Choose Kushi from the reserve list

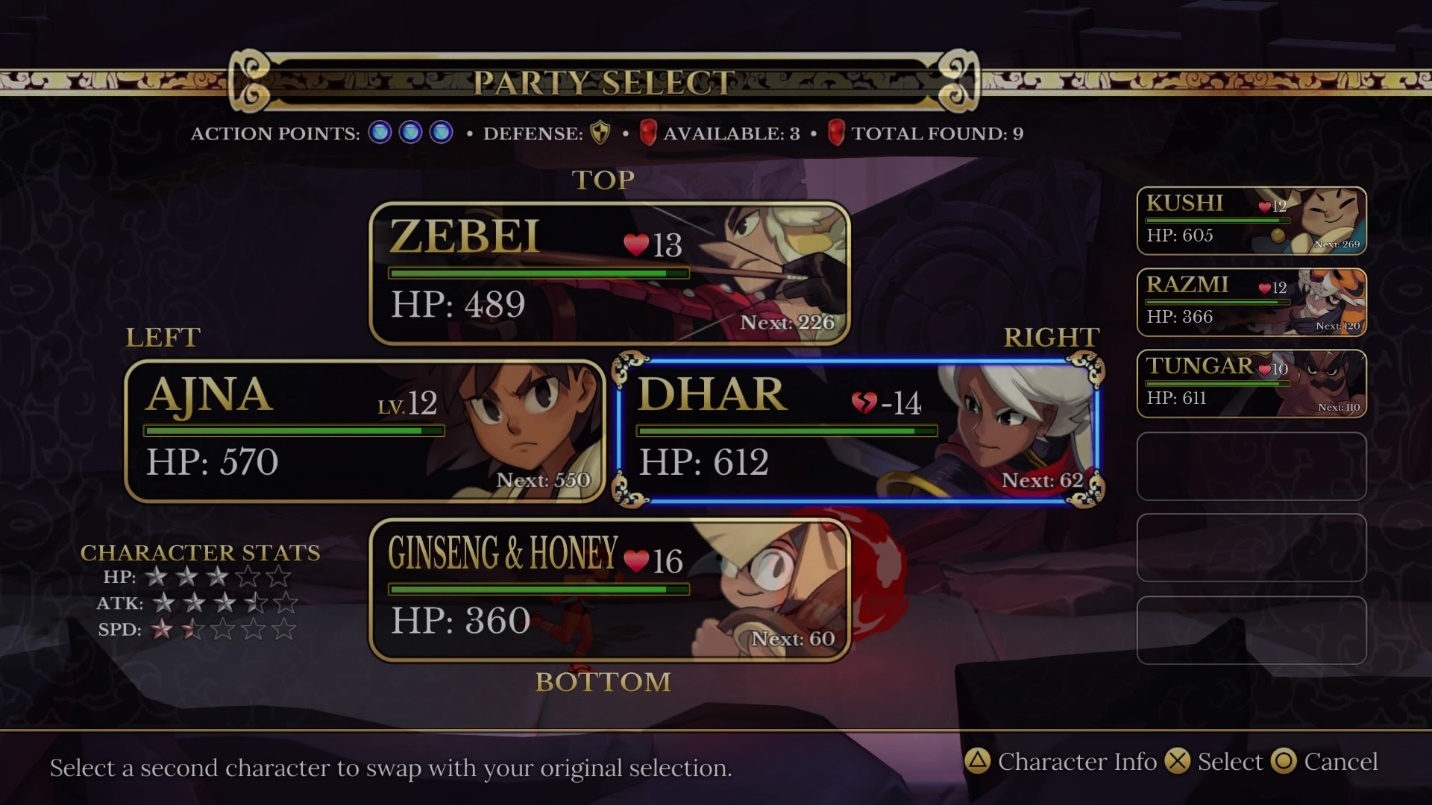[x=1251, y=221]
